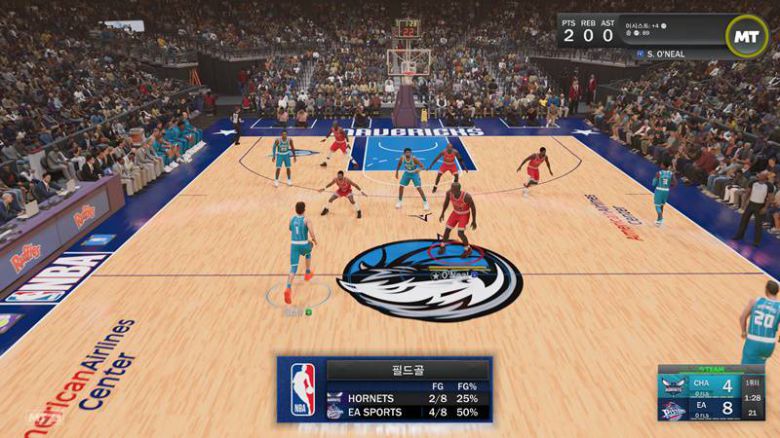Click the MT MyTeam badge
This screenshot has width=780, height=438.
(747, 36)
